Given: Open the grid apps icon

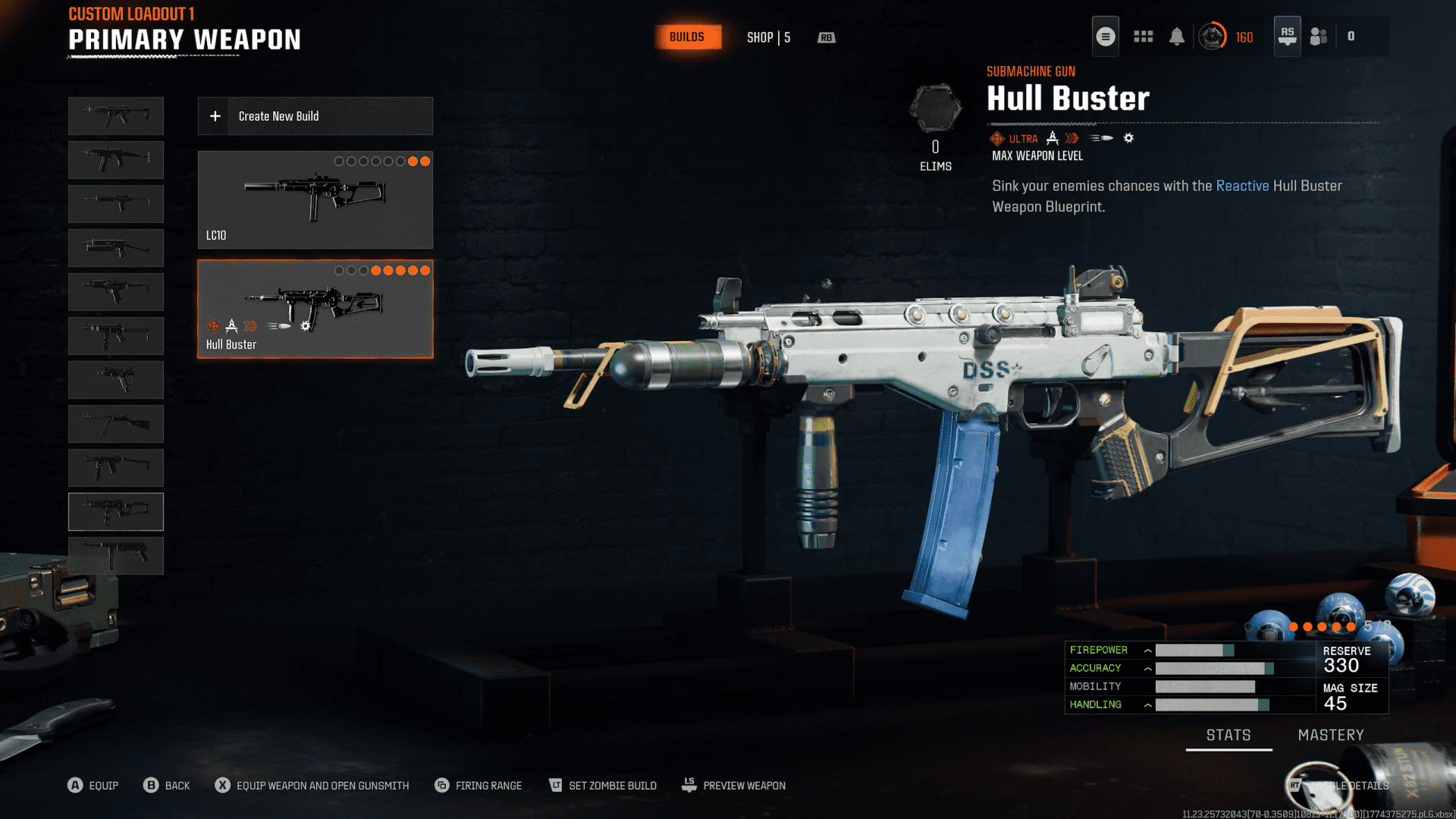Looking at the screenshot, I should point(1143,36).
